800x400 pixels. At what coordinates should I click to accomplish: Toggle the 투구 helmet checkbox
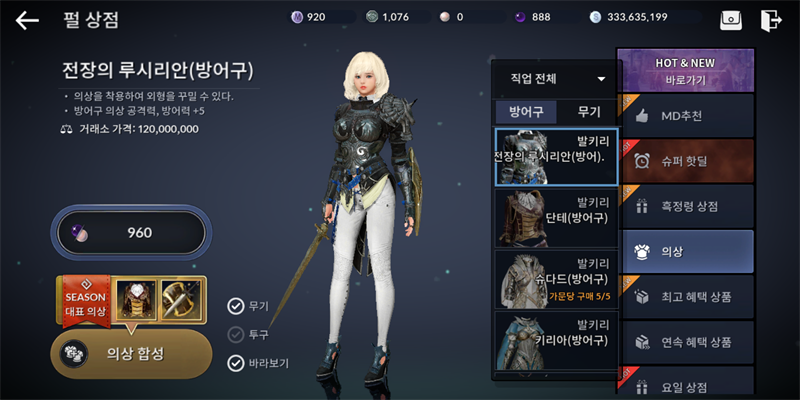[x=236, y=334]
